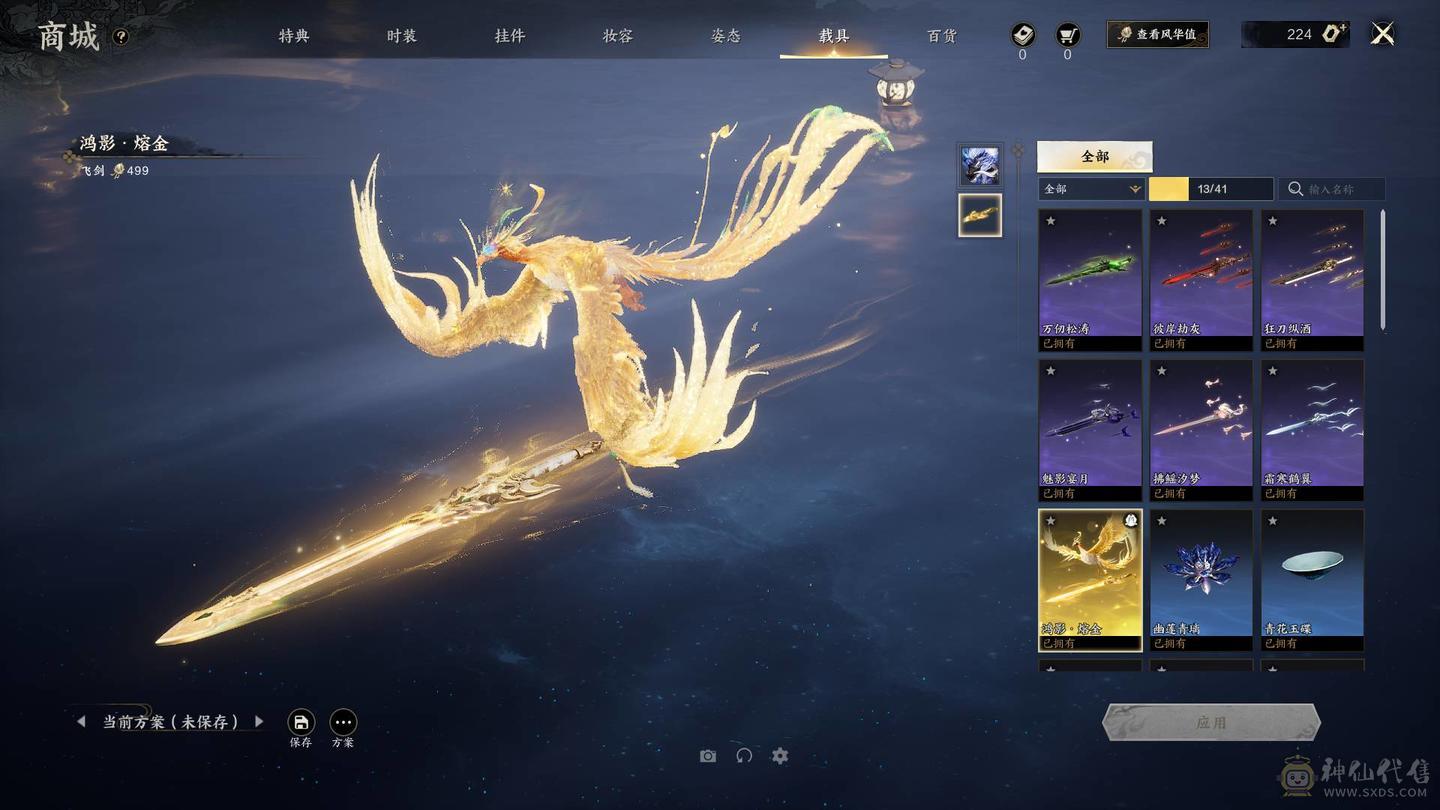Viewport: 1440px width, 810px height.
Task: Select the 万仞松涛 sword thumbnail
Action: 1090,279
